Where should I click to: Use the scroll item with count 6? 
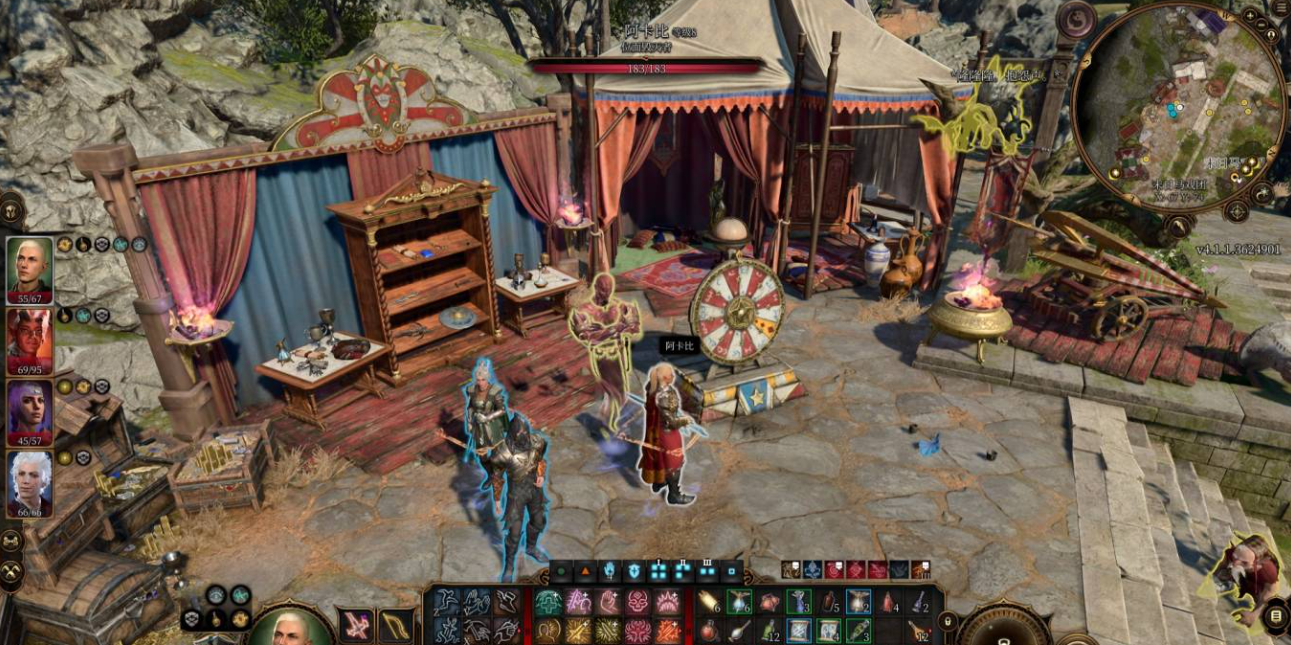tap(709, 602)
